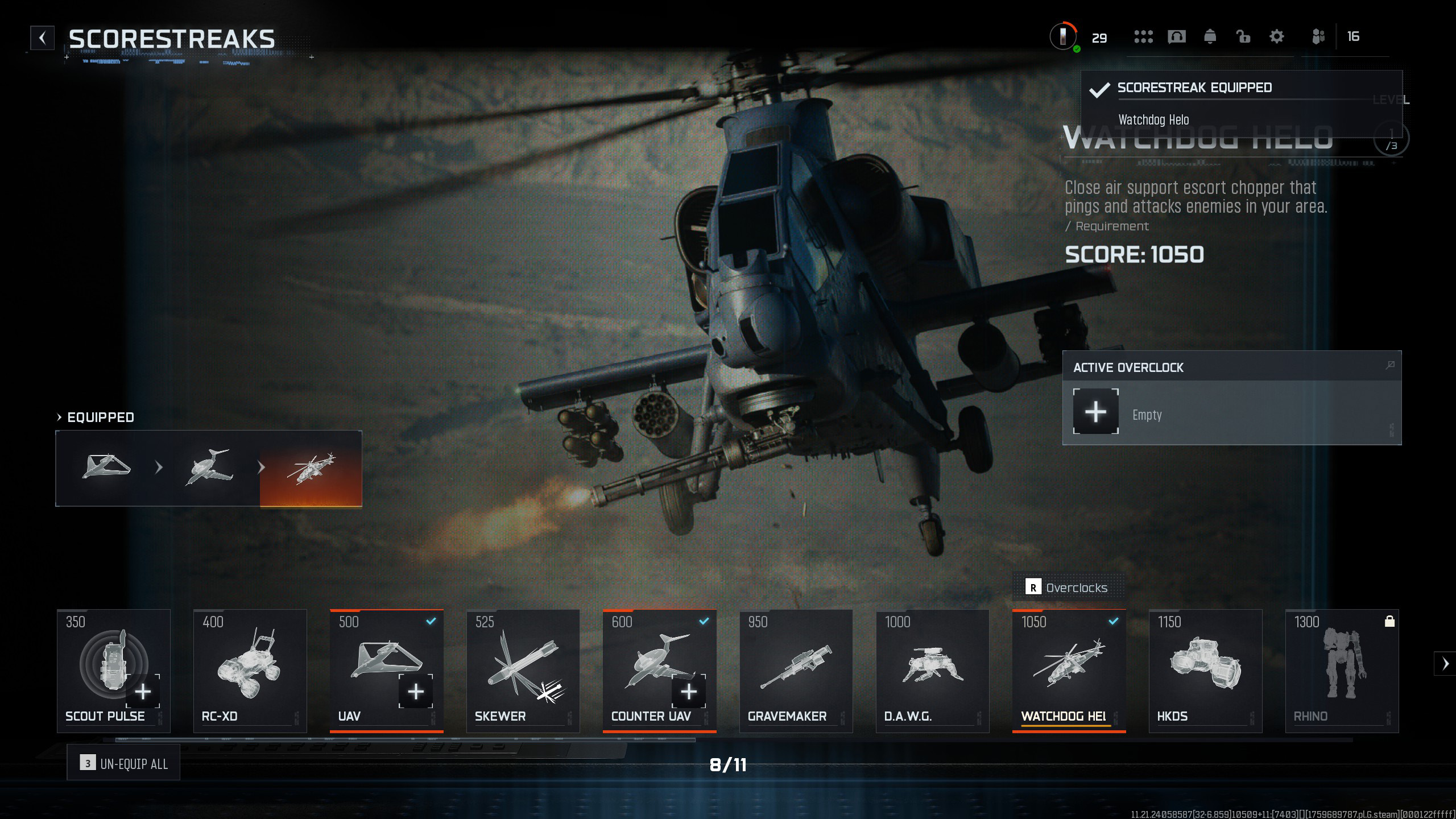
Task: Open the settings gear icon
Action: [x=1277, y=37]
